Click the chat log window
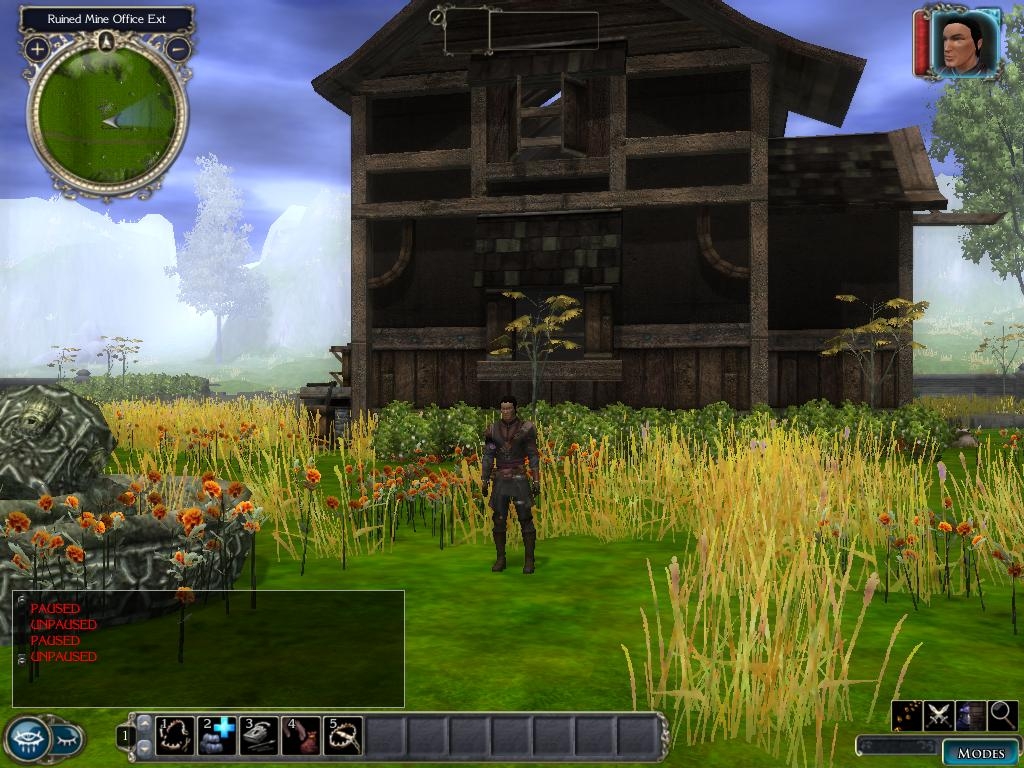The width and height of the screenshot is (1024, 768). 208,648
